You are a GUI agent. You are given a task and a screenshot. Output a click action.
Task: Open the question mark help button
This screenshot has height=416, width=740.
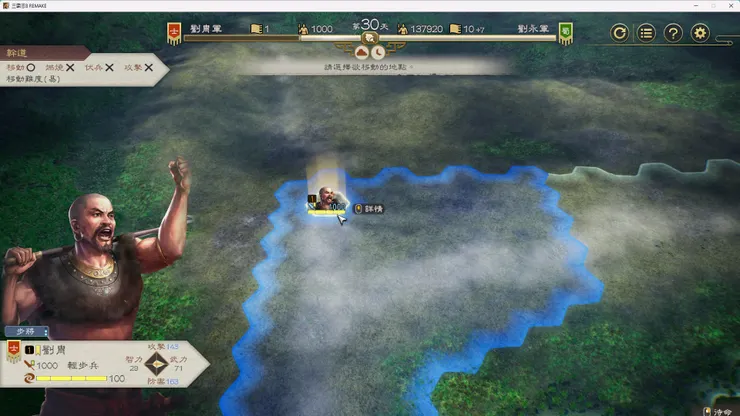pos(674,33)
